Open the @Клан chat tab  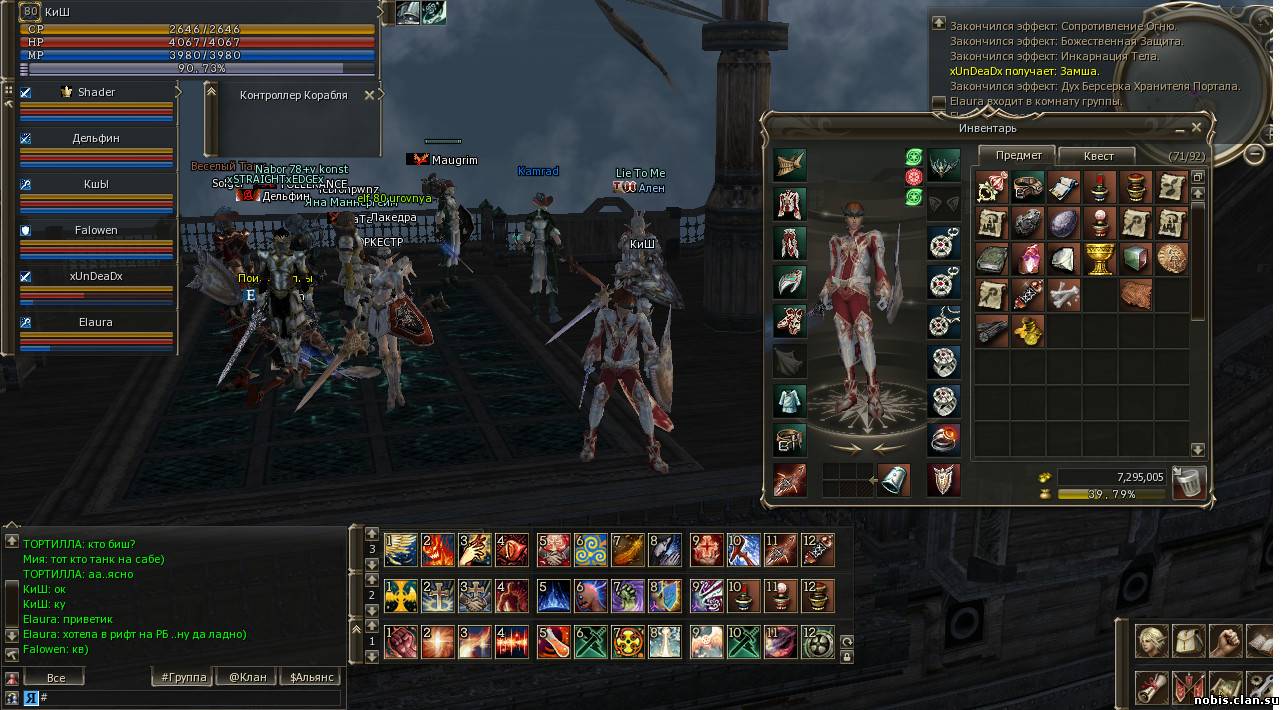tap(246, 677)
